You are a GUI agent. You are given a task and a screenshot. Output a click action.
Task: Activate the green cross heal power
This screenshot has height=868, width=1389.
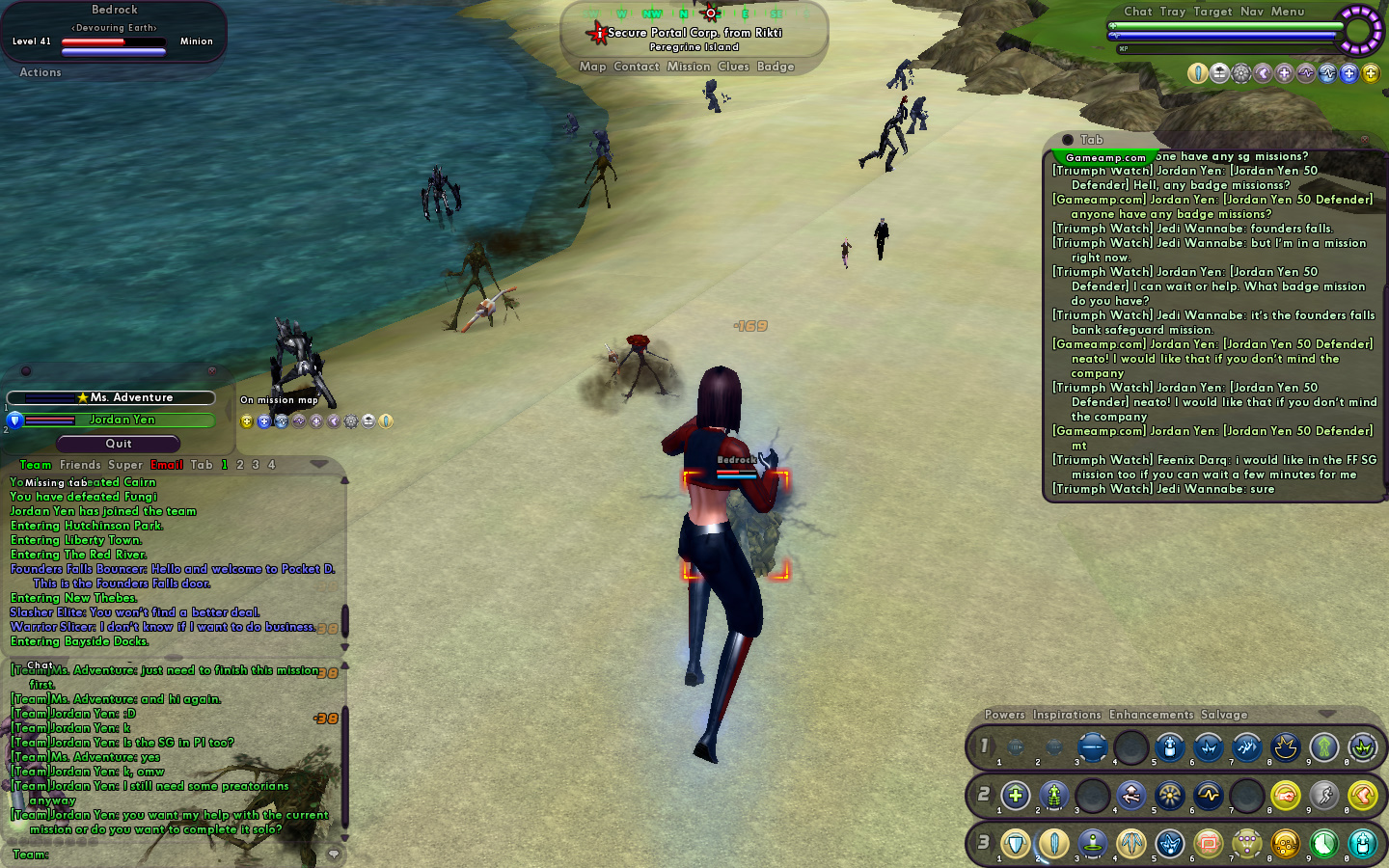(1015, 796)
